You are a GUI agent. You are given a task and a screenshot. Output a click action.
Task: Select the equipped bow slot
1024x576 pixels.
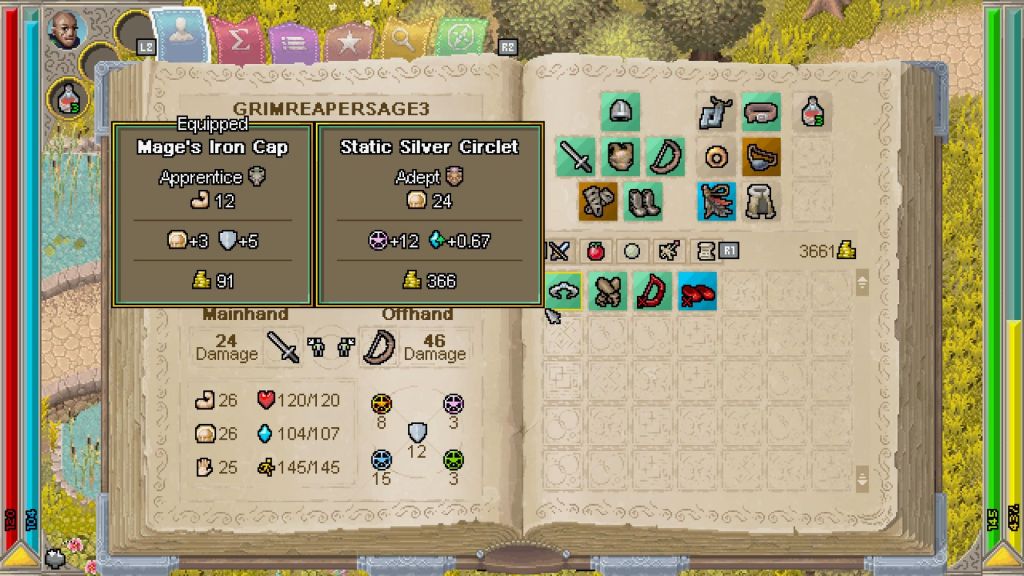click(664, 157)
